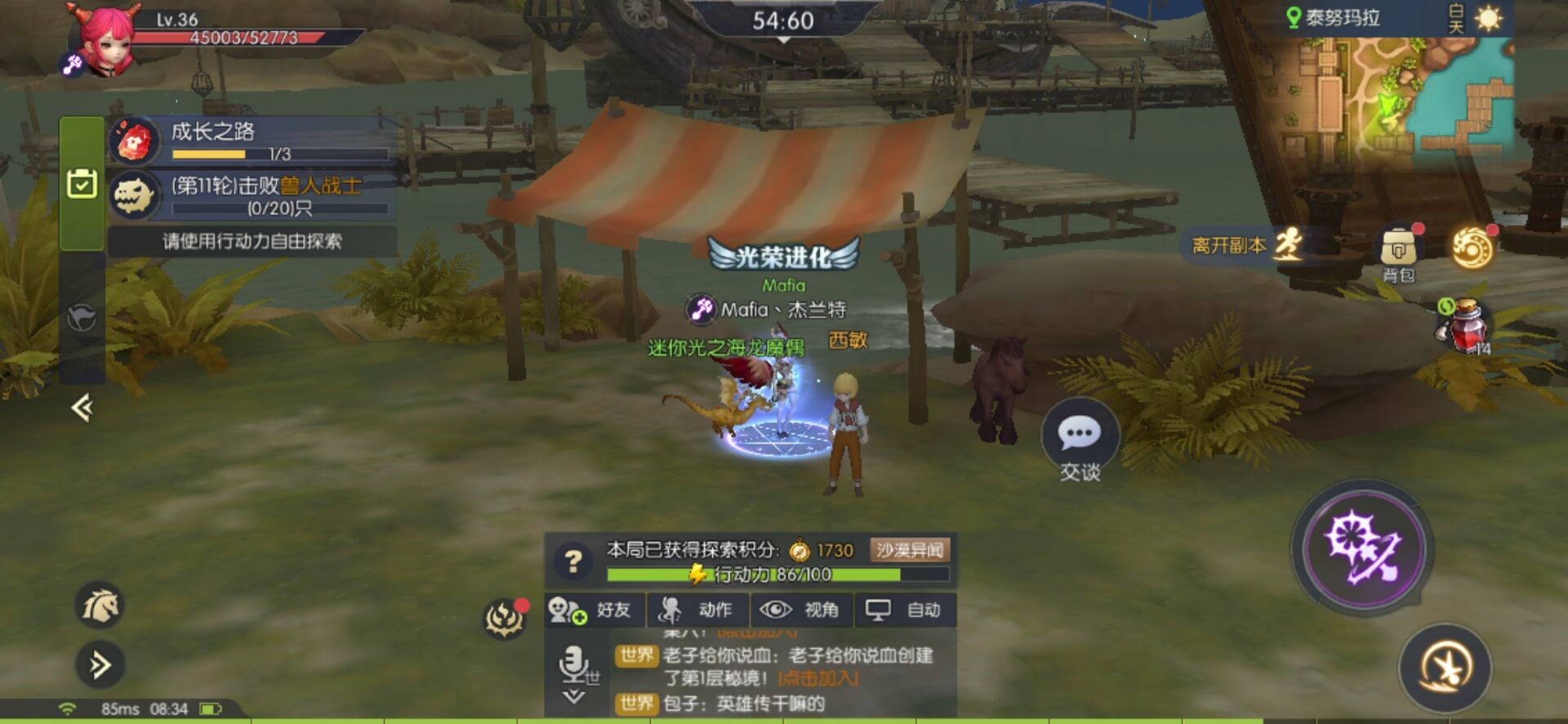Show exploration help with question mark
This screenshot has height=724, width=1568.
tap(573, 561)
